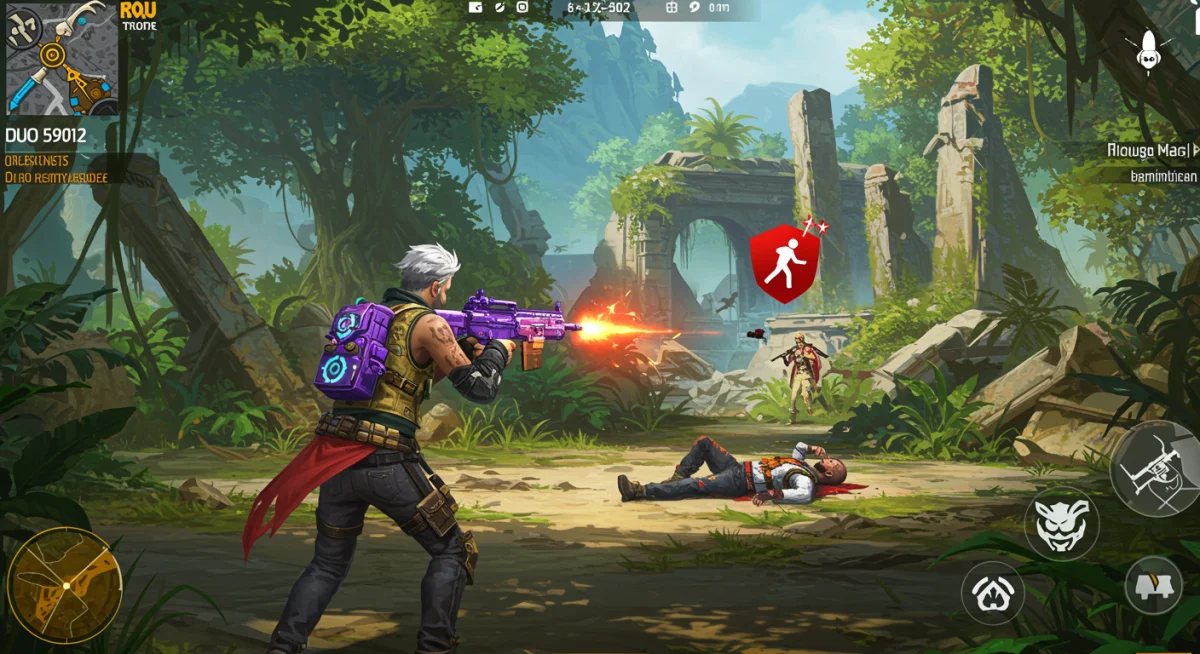Use the round movement joystick pad

coord(64,585)
